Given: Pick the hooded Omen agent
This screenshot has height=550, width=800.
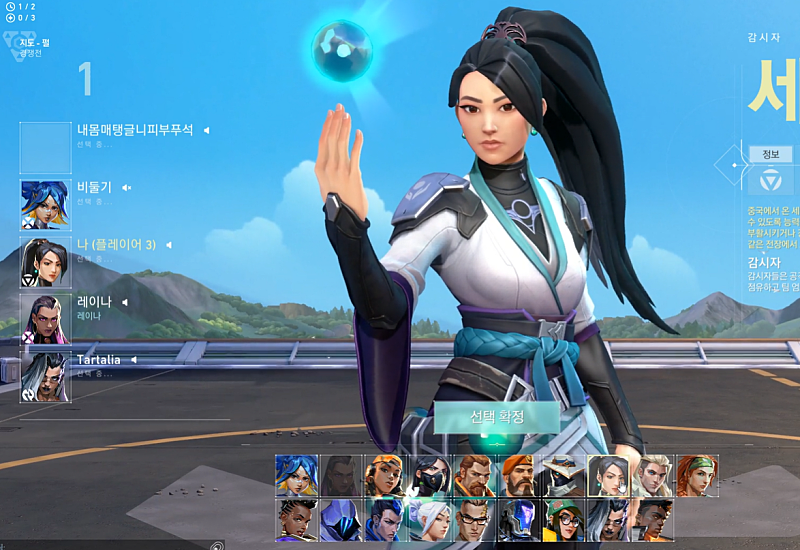Looking at the screenshot, I should pyautogui.click(x=339, y=520).
